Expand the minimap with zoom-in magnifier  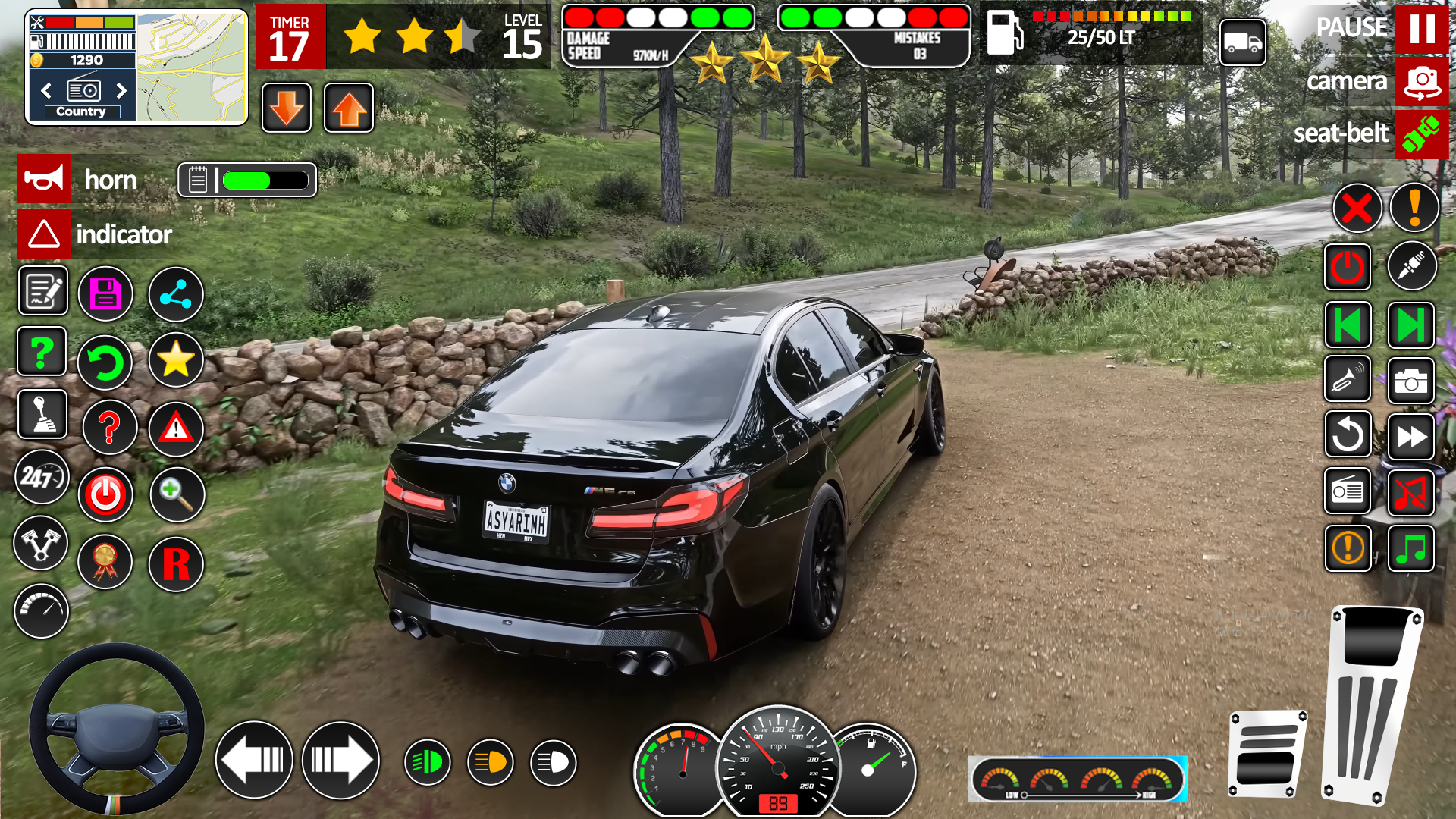click(176, 494)
